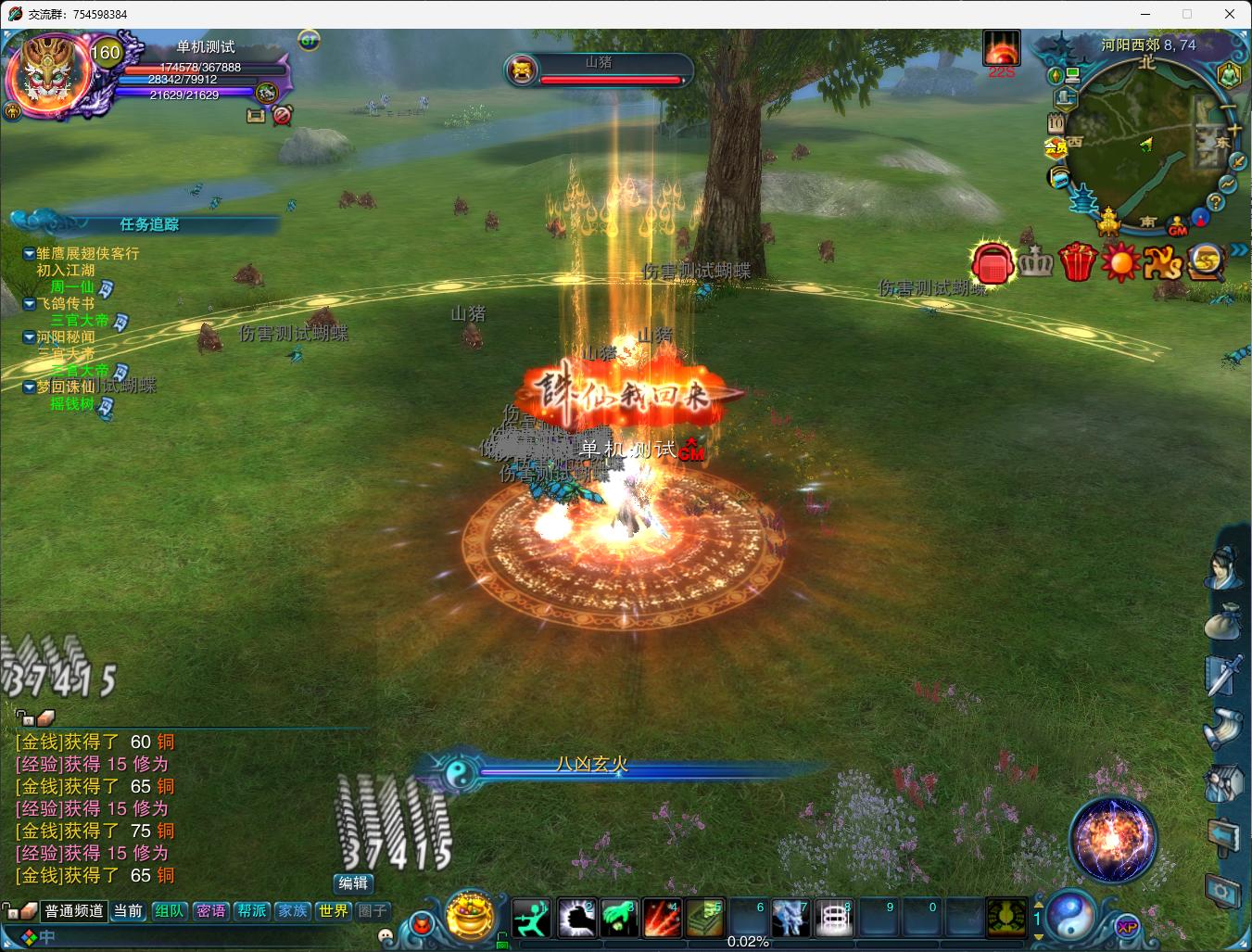Open the GM help icon
Image resolution: width=1252 pixels, height=952 pixels.
point(1178,226)
